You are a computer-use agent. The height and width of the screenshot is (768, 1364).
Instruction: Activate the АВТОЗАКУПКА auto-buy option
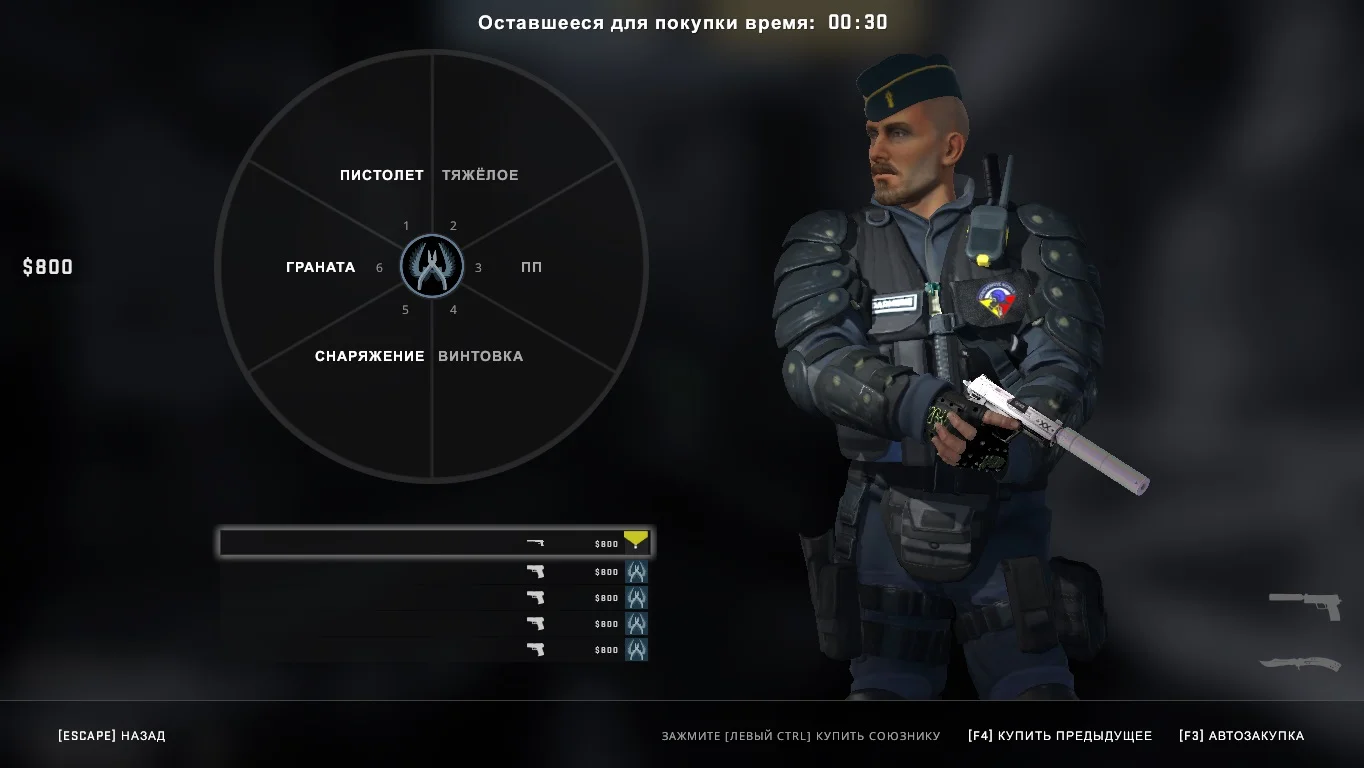(x=1241, y=736)
